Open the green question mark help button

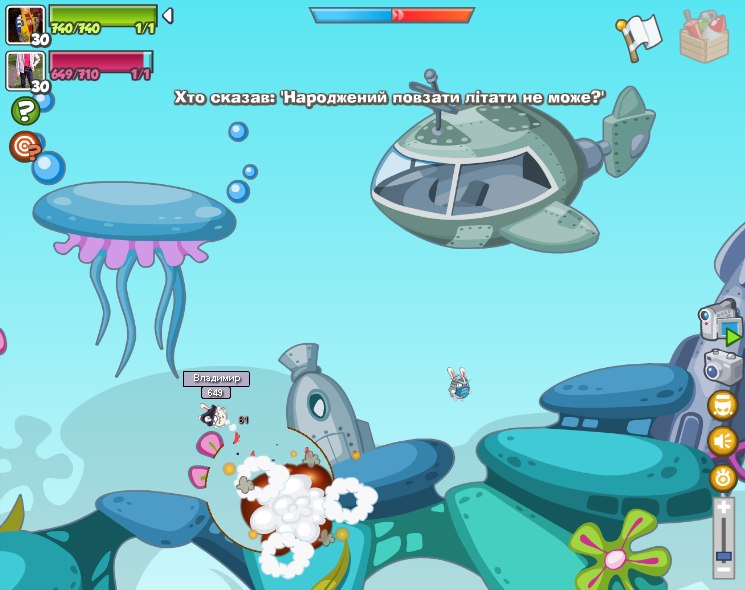tap(25, 110)
